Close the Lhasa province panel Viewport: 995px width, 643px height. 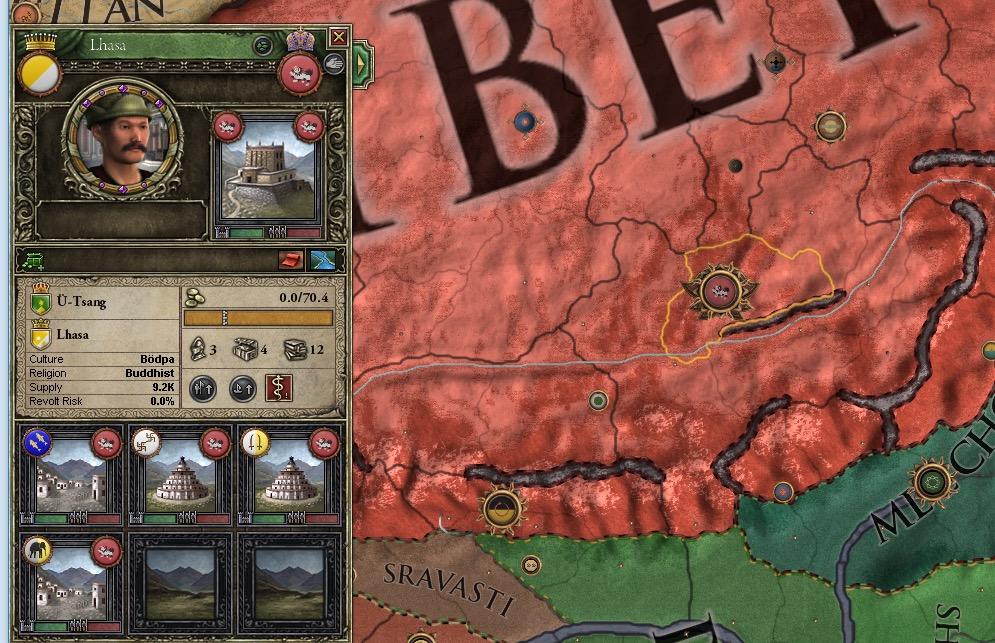pos(339,38)
